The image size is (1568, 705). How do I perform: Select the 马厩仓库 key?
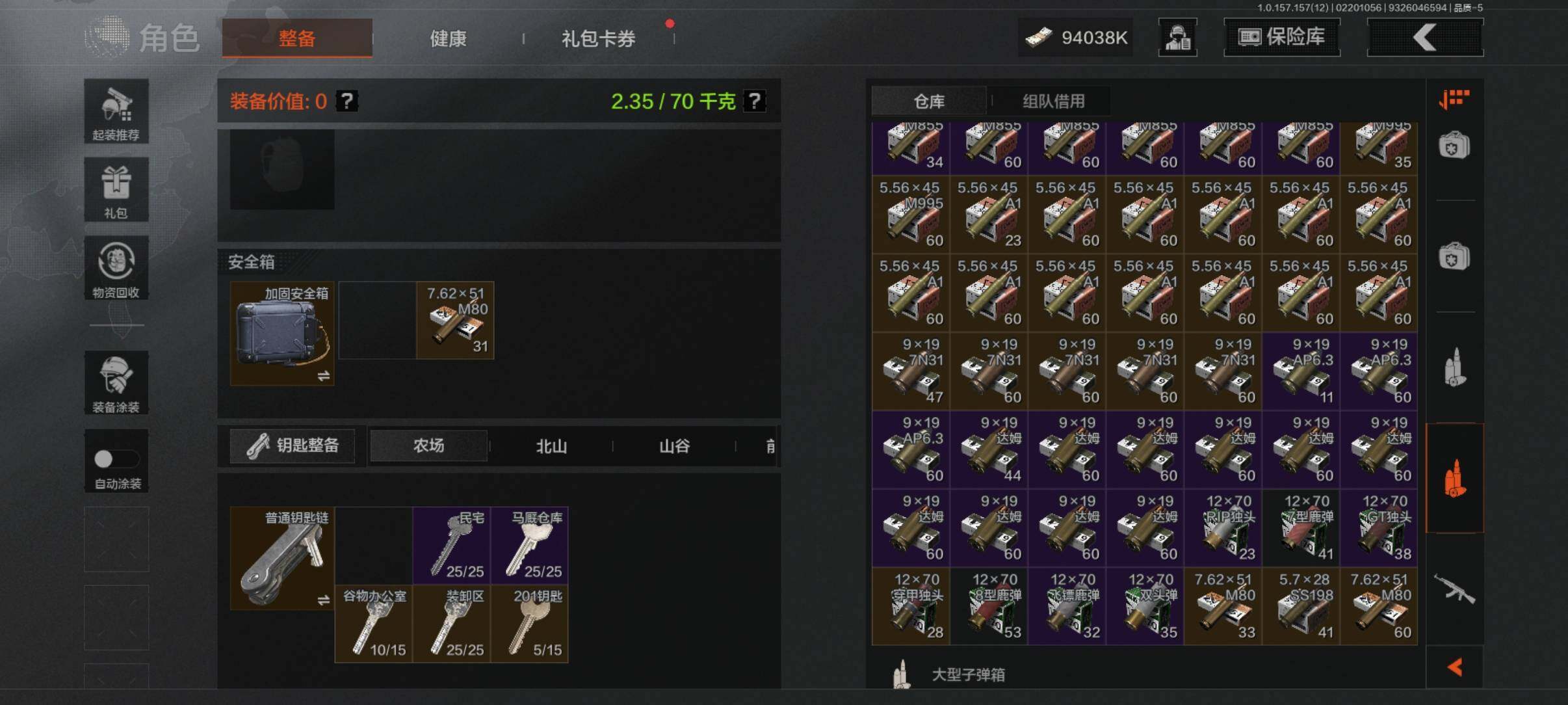[x=530, y=545]
